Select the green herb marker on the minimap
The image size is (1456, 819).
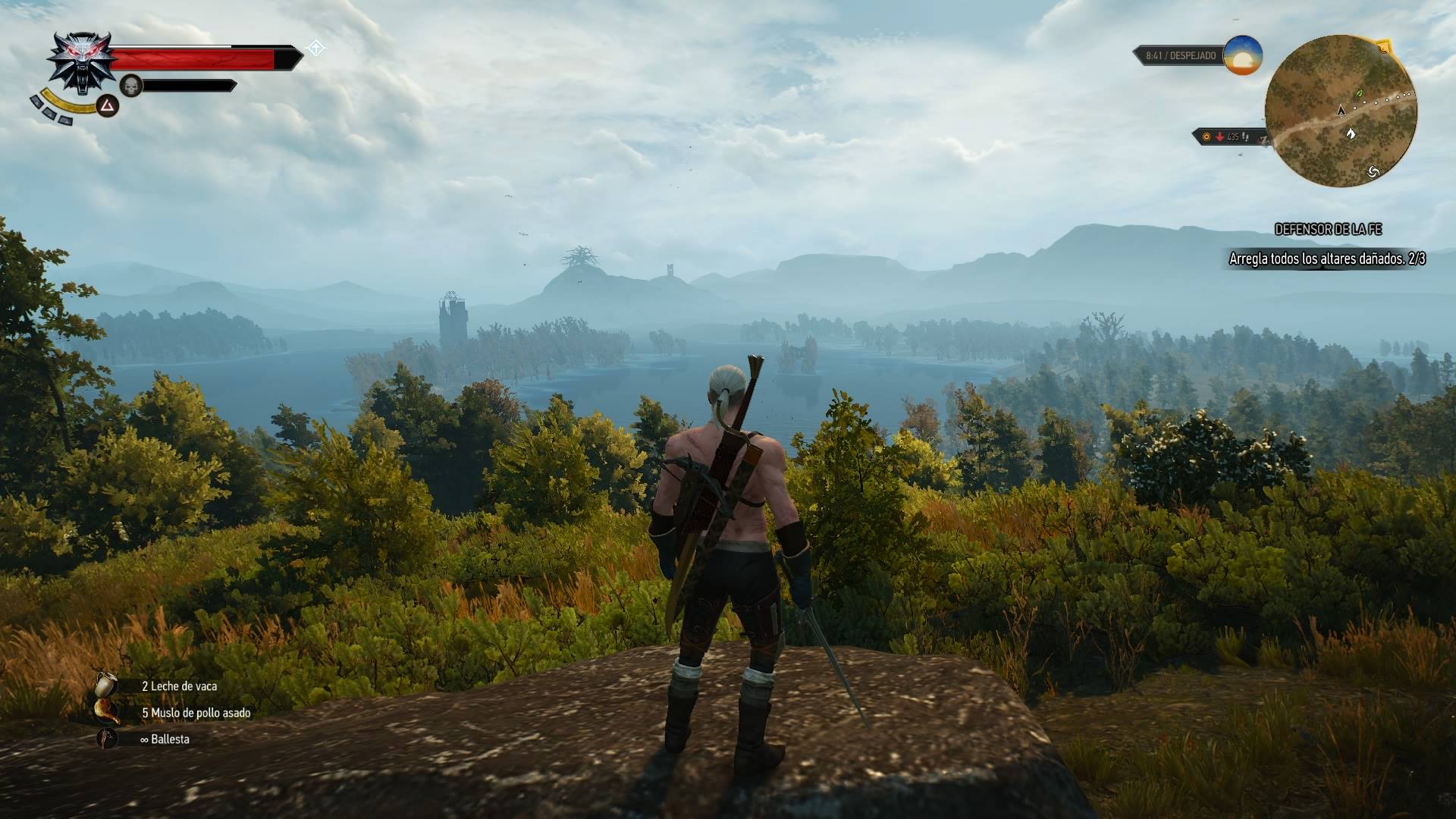pyautogui.click(x=1357, y=94)
